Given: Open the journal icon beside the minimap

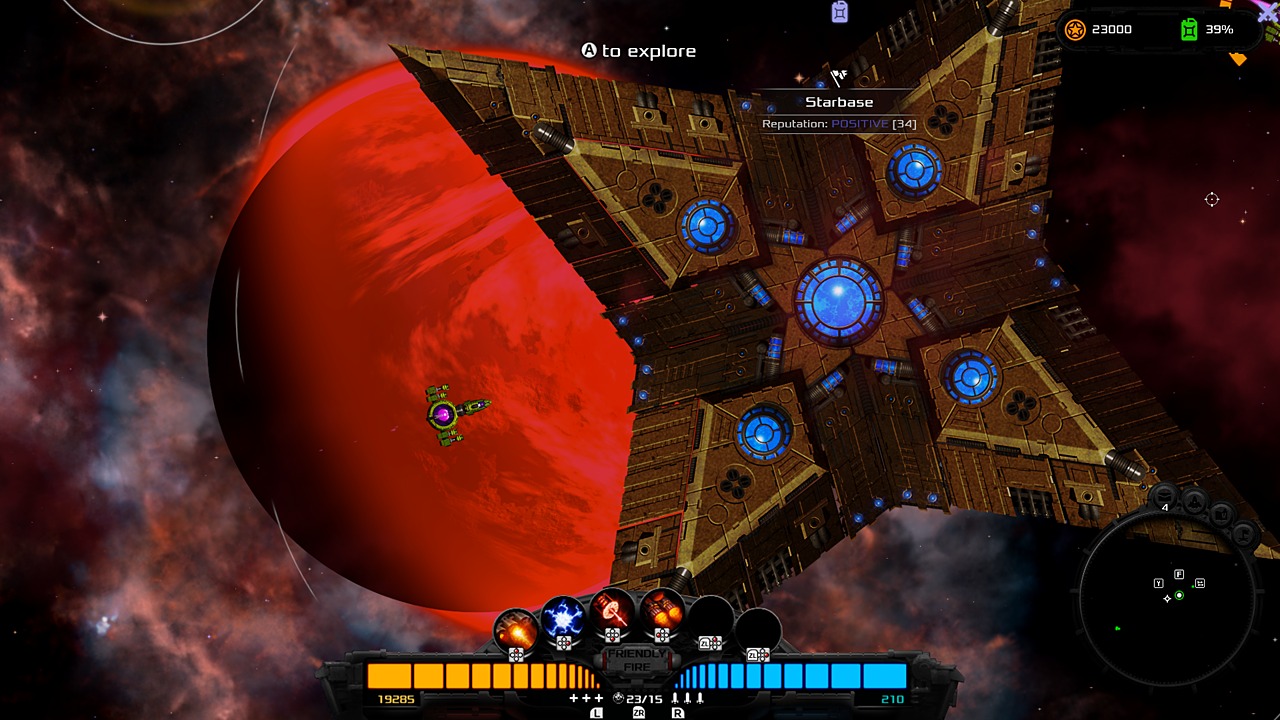Looking at the screenshot, I should [x=1220, y=516].
